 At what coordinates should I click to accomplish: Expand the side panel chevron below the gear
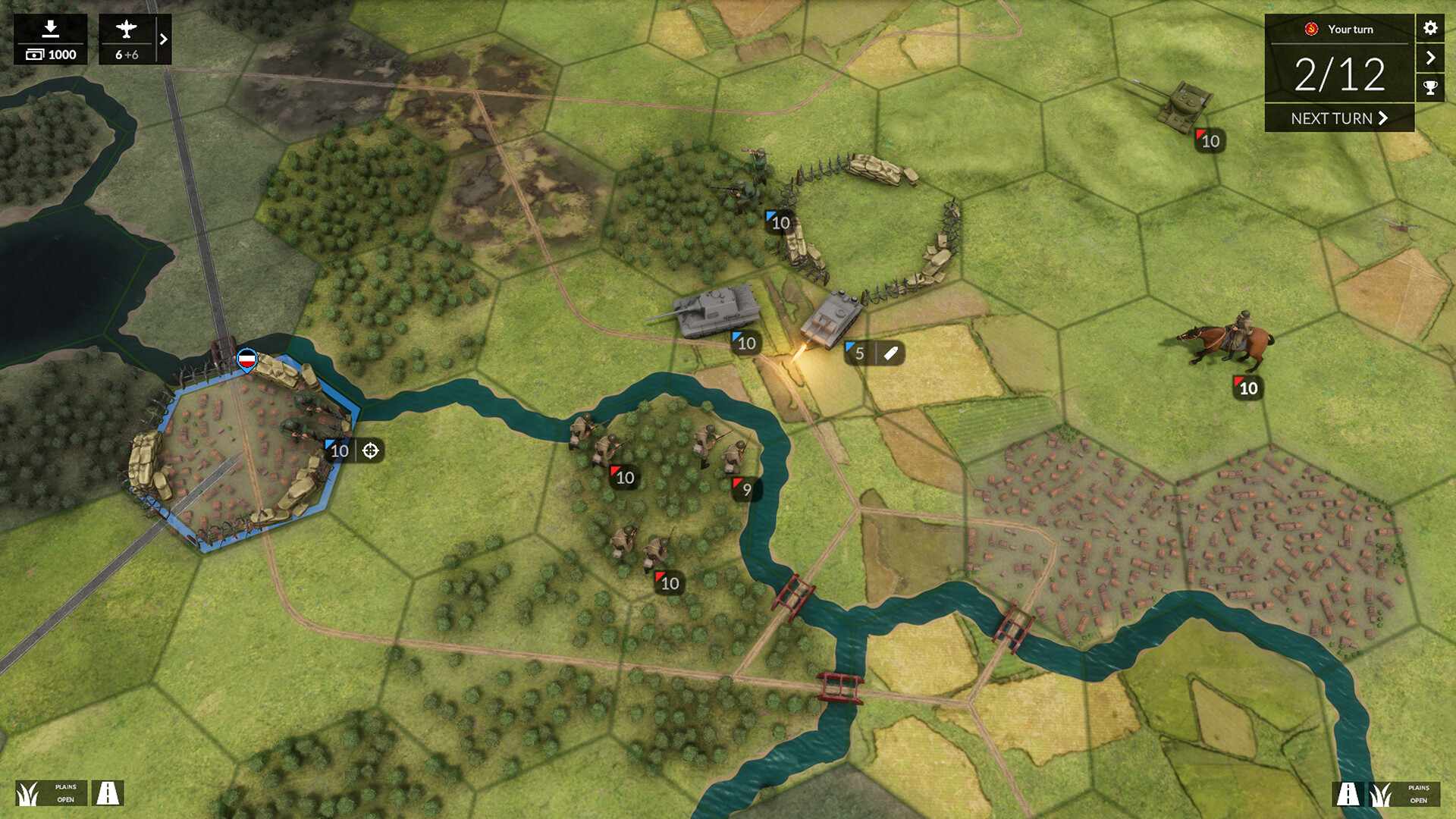click(1430, 57)
